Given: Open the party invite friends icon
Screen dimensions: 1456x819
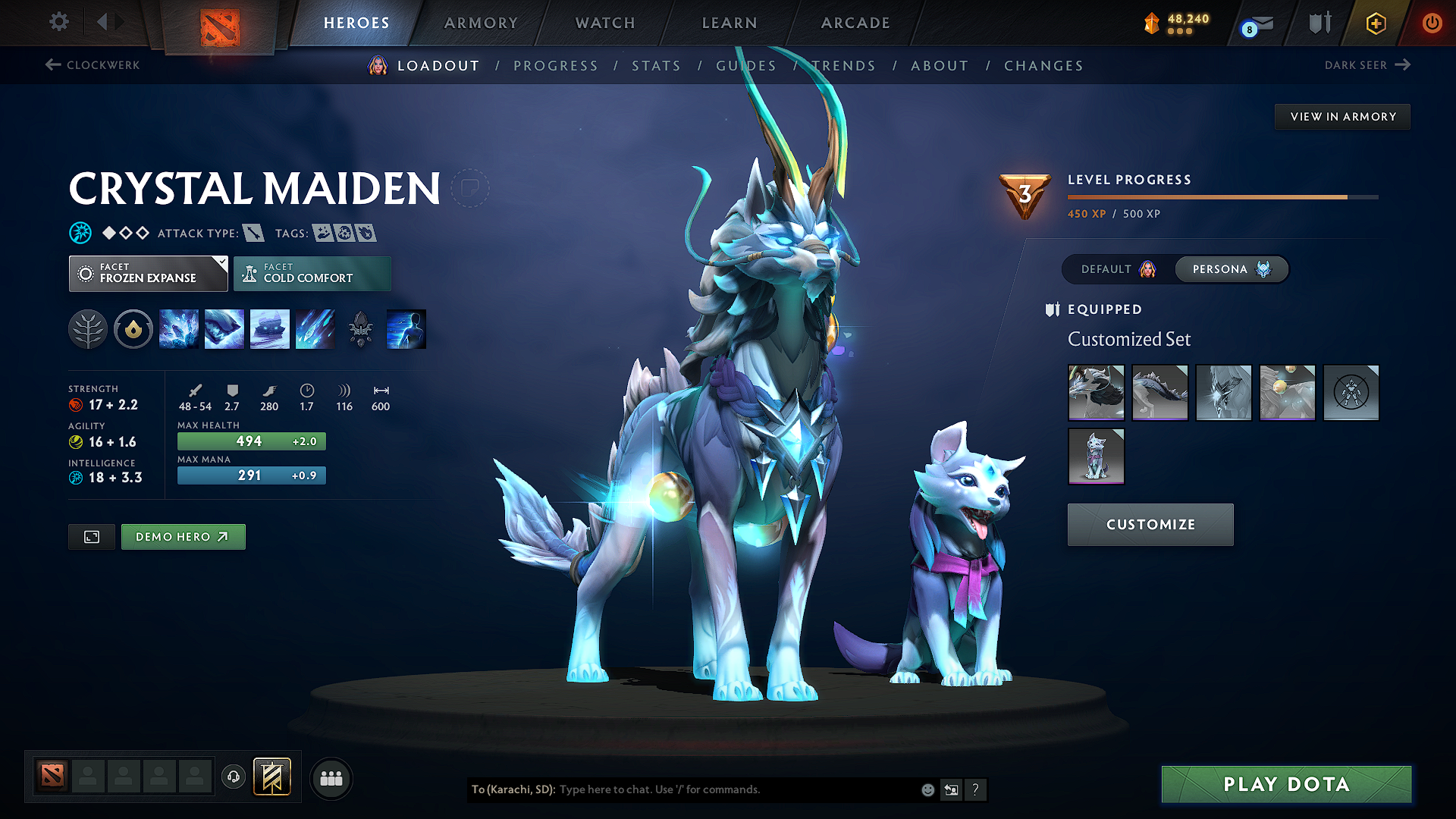Looking at the screenshot, I should (331, 777).
